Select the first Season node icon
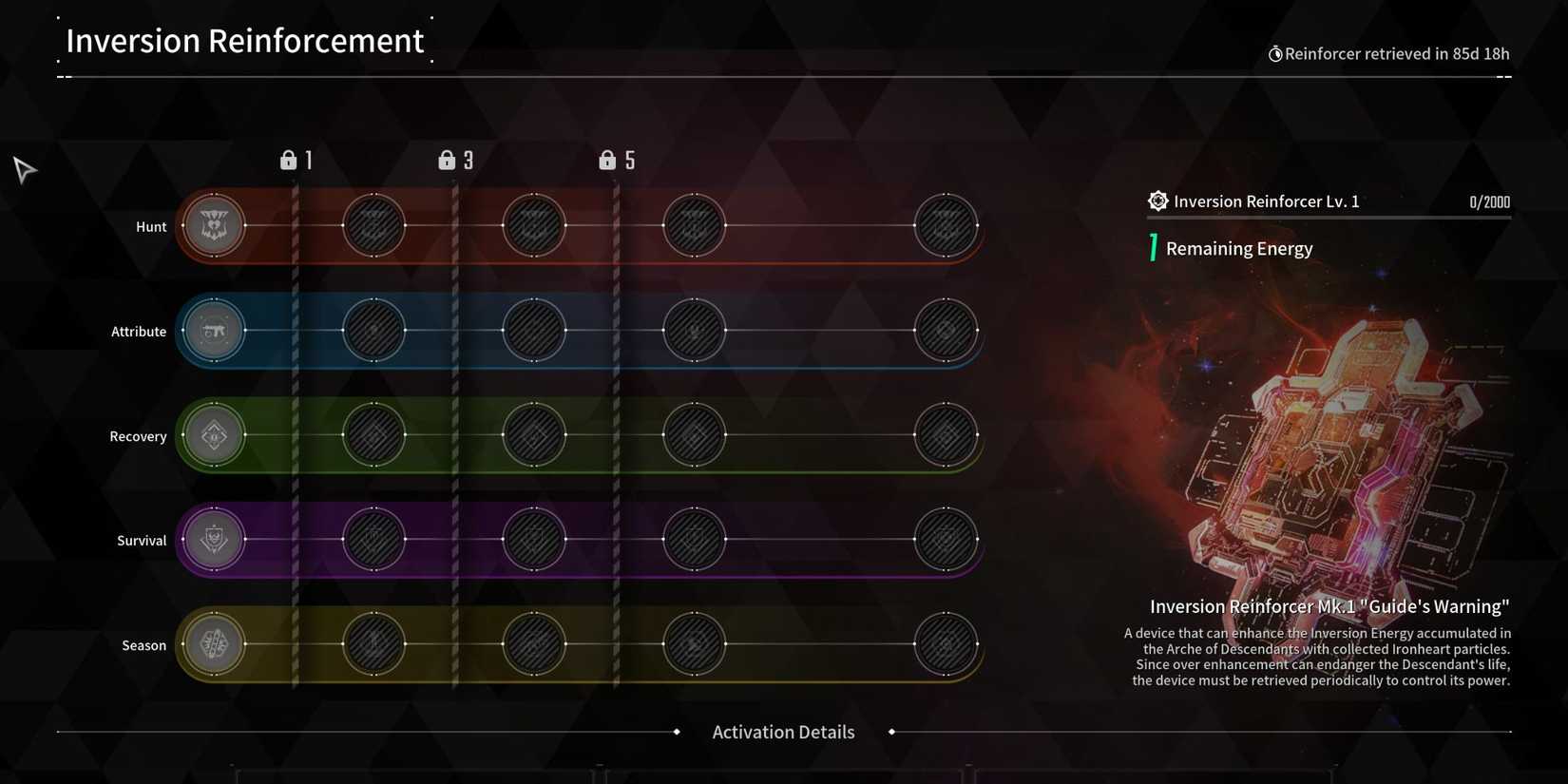1568x784 pixels. pyautogui.click(x=214, y=644)
